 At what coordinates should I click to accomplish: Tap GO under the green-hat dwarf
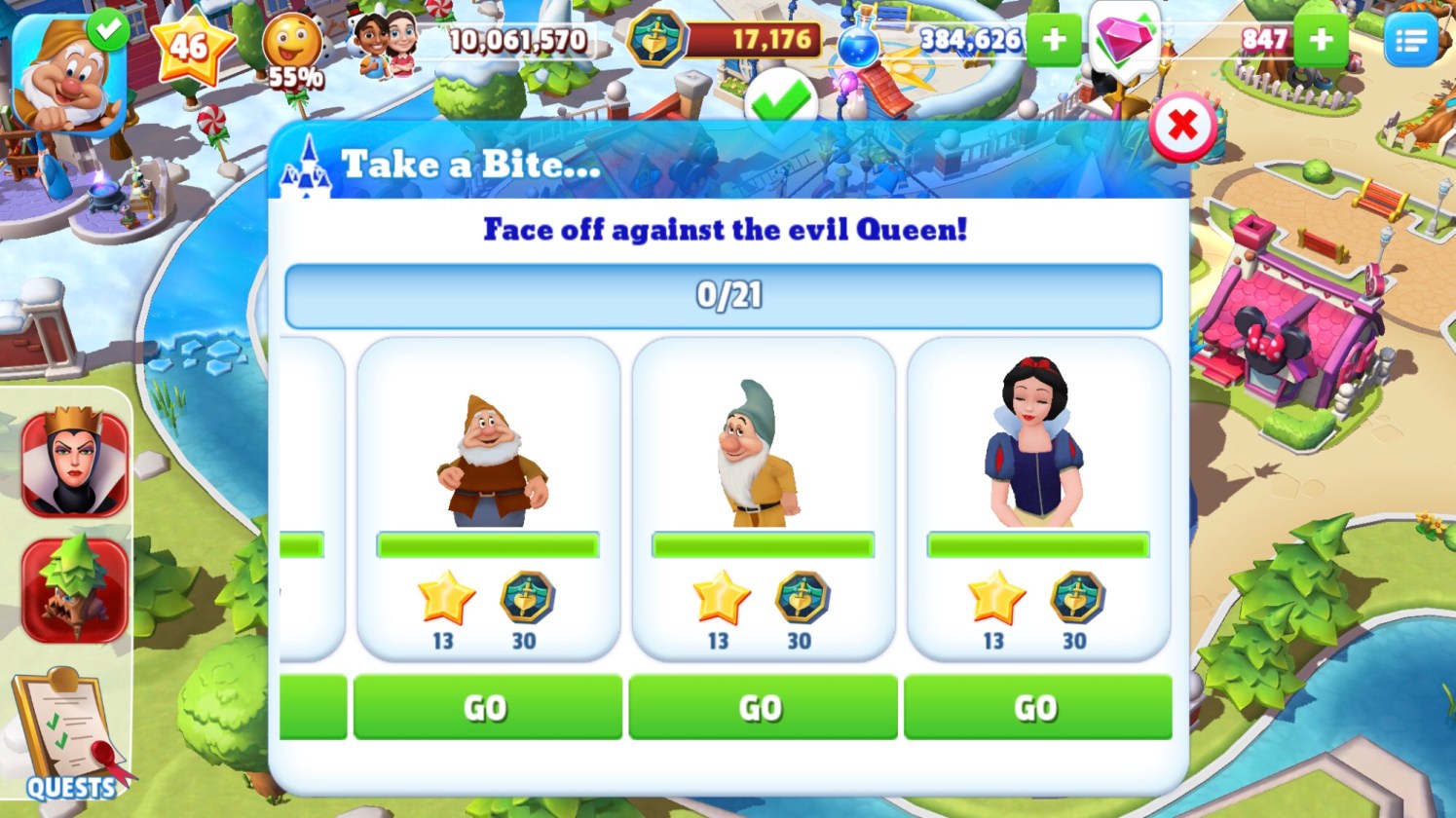(x=763, y=707)
